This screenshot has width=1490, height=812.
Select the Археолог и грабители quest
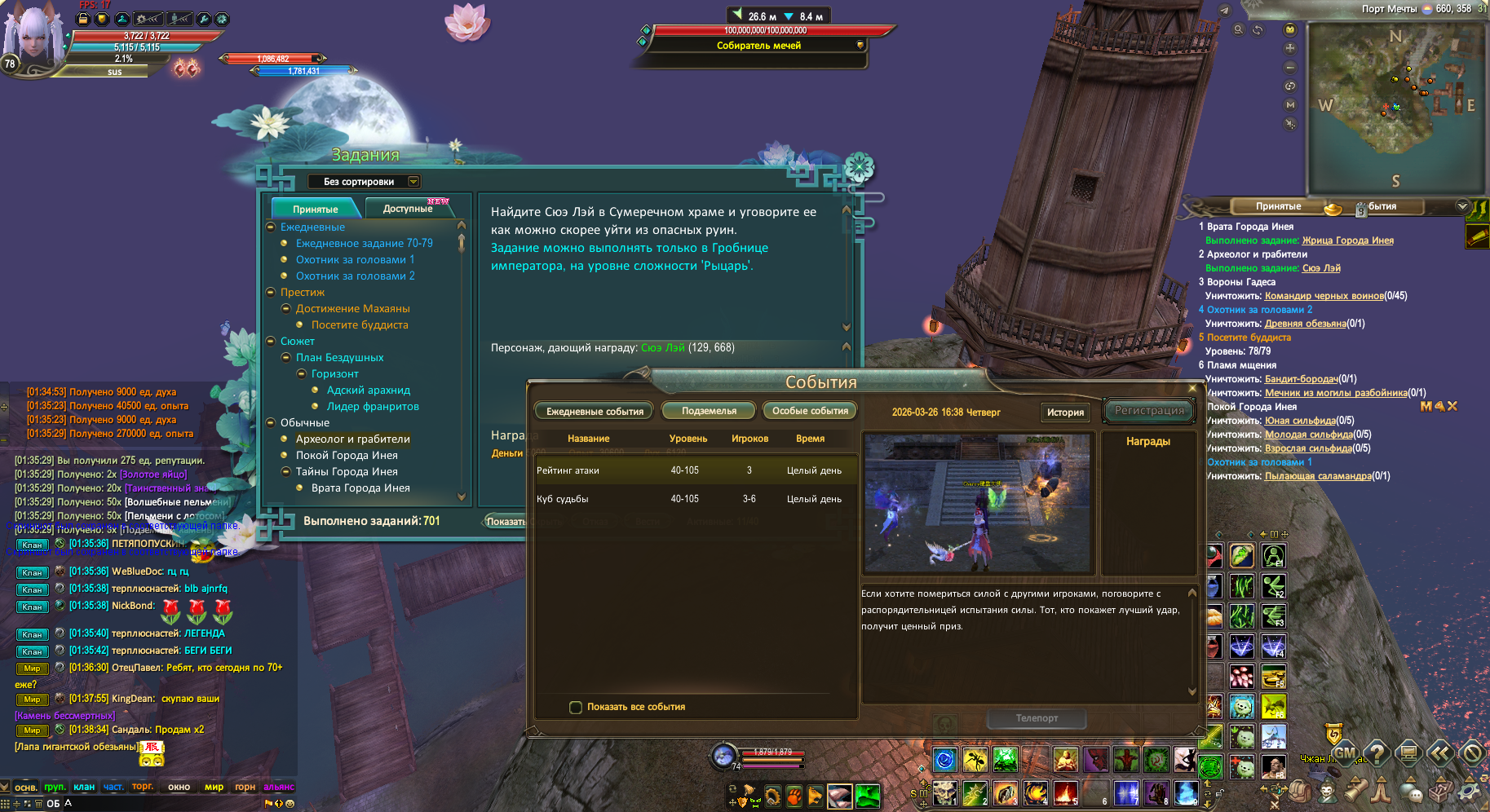point(352,439)
